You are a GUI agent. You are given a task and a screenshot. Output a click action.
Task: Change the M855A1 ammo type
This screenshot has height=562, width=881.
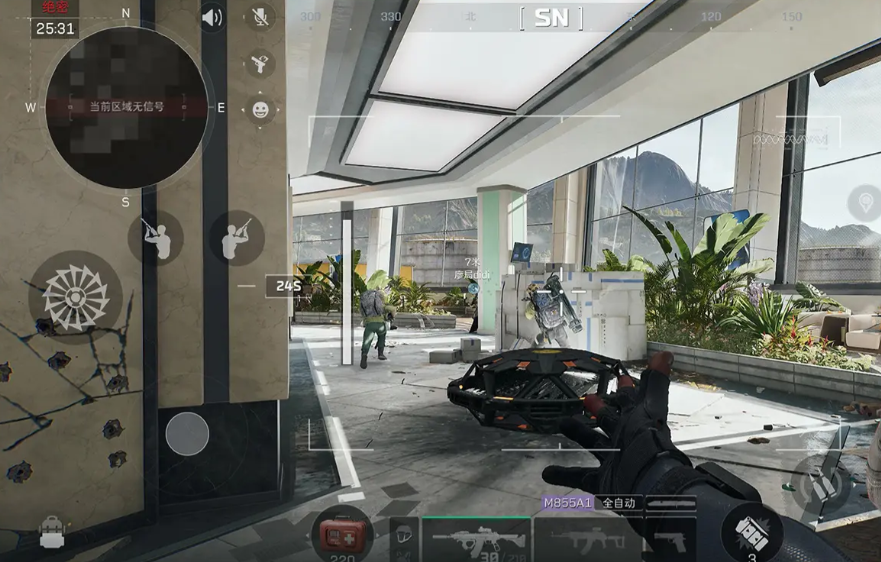click(566, 504)
